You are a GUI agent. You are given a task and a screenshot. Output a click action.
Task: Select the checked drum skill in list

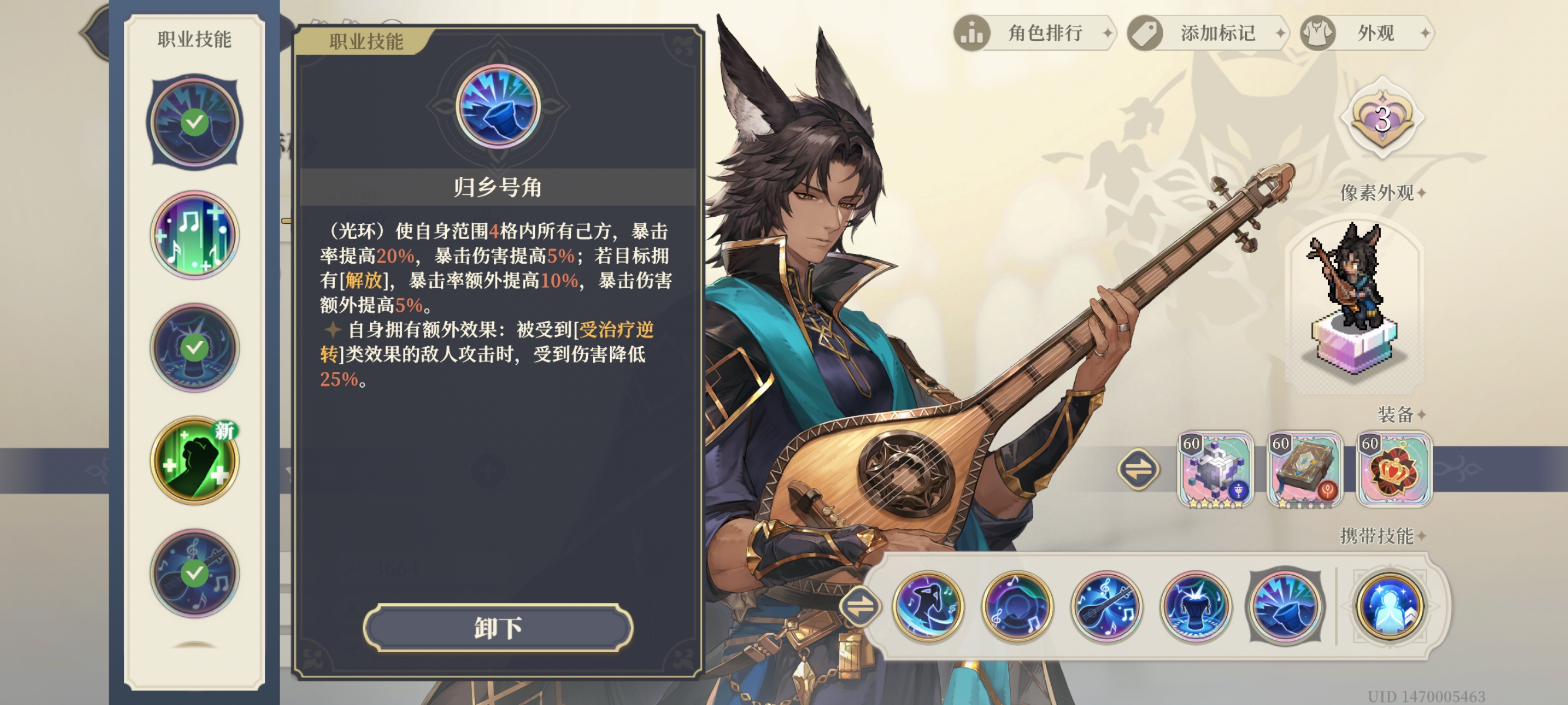194,348
